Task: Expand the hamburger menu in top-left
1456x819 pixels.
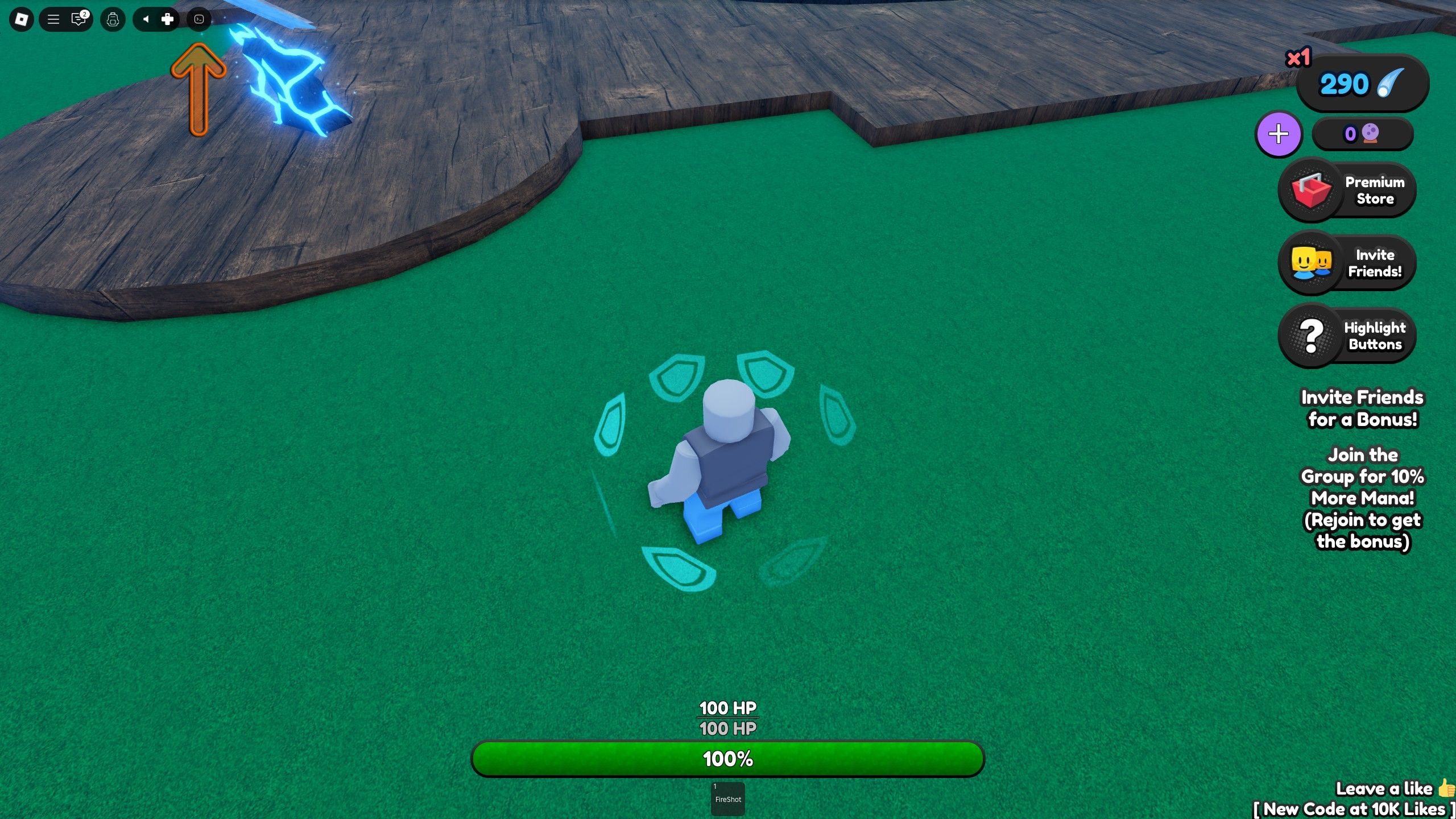Action: tap(54, 19)
